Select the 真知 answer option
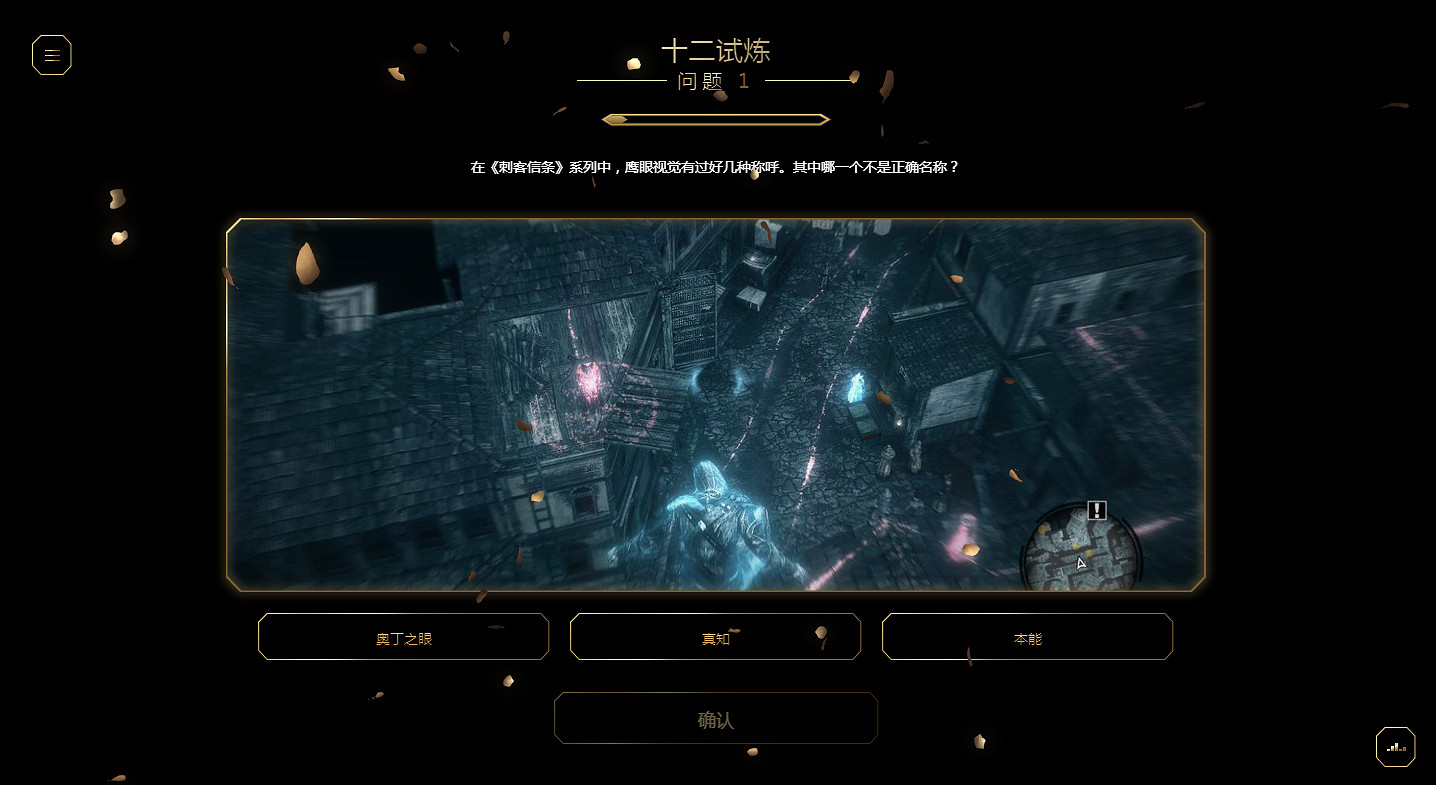1436x785 pixels. tap(715, 637)
